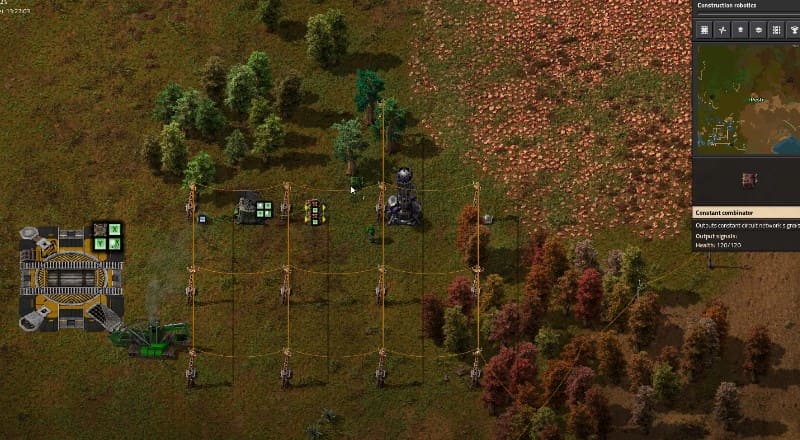This screenshot has height=440, width=800.
Task: Open the trophy achievements button
Action: click(x=793, y=30)
